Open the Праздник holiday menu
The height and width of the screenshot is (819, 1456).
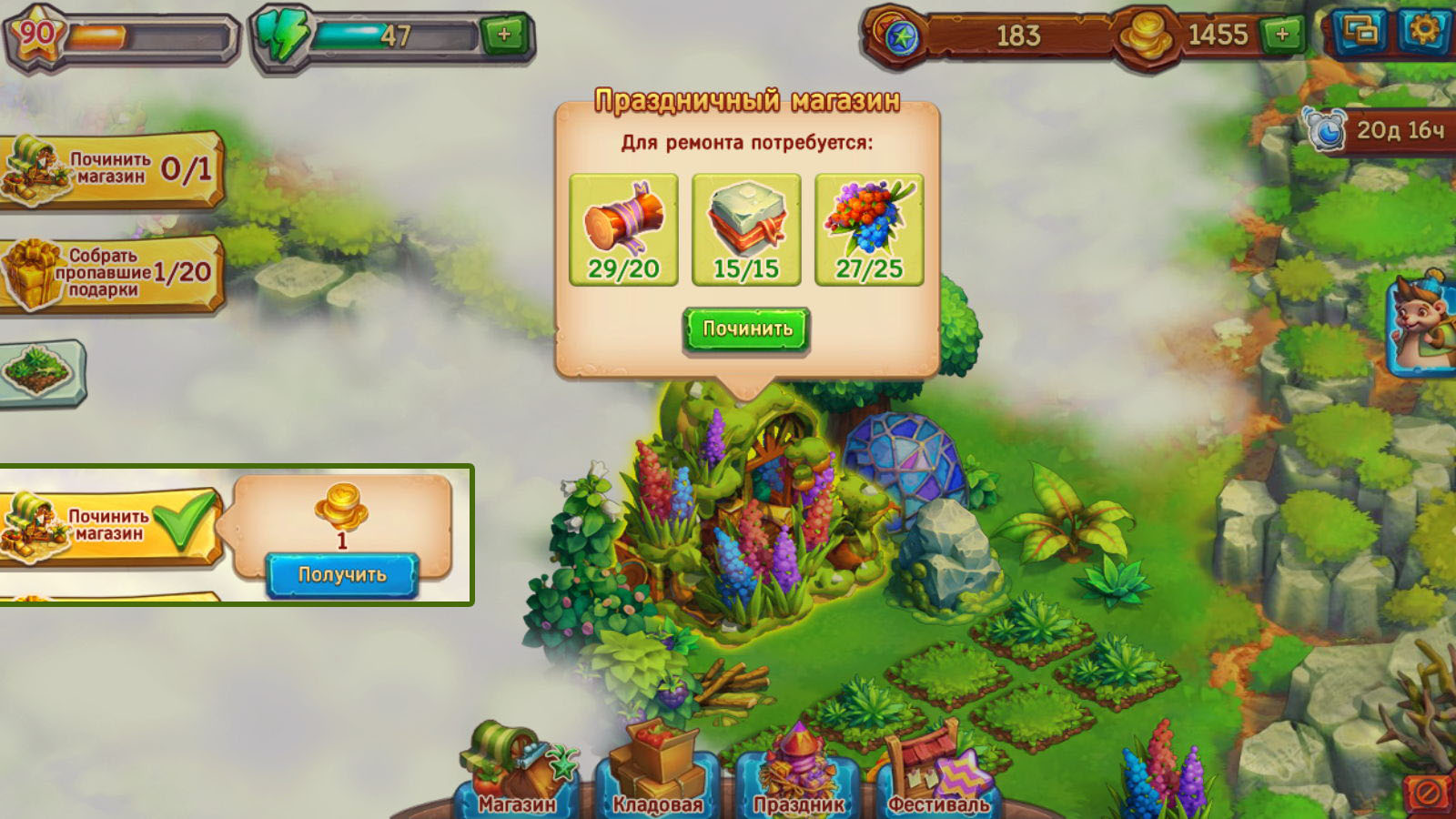[798, 781]
